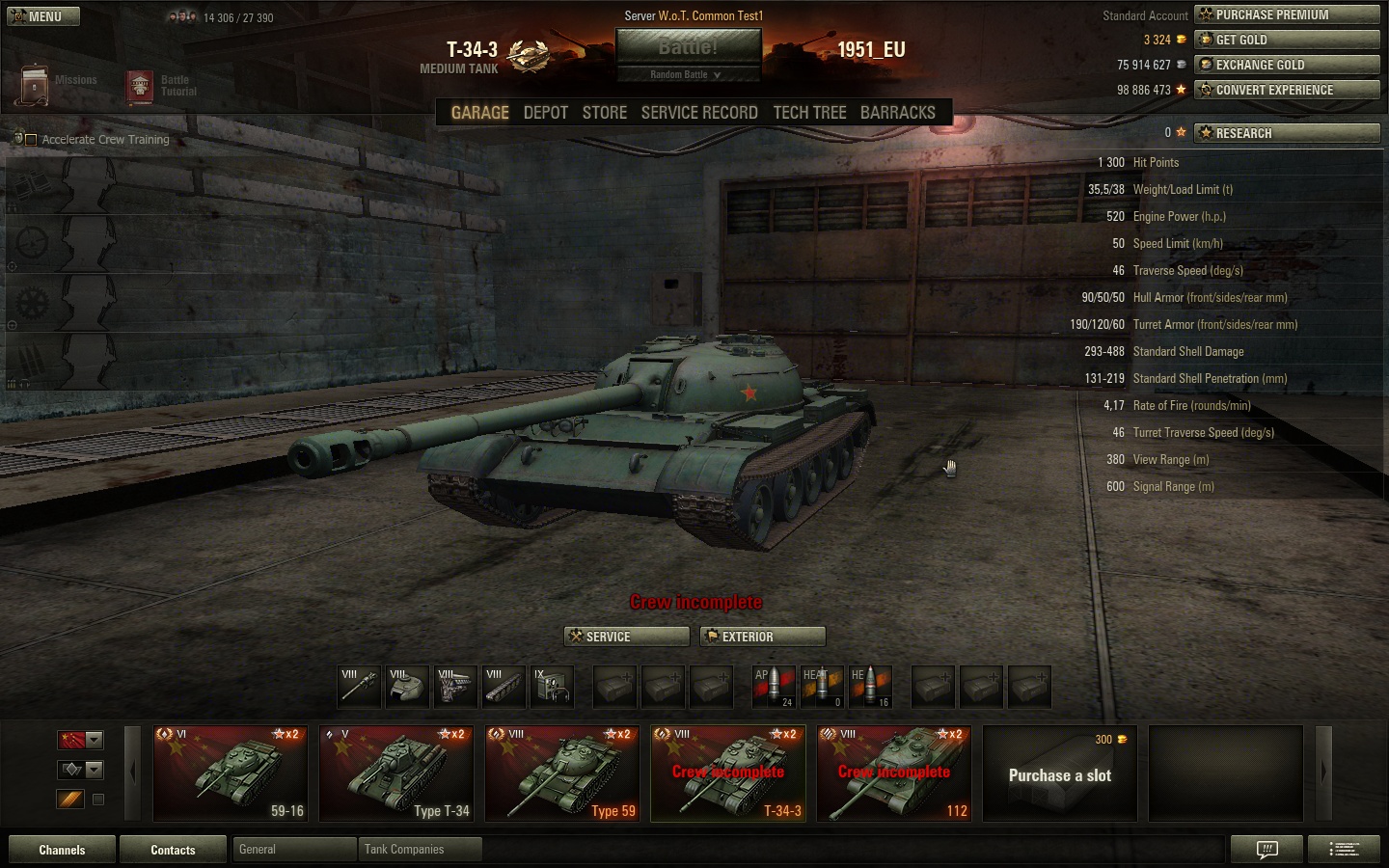Open the Store tab
This screenshot has height=868, width=1389.
(604, 113)
